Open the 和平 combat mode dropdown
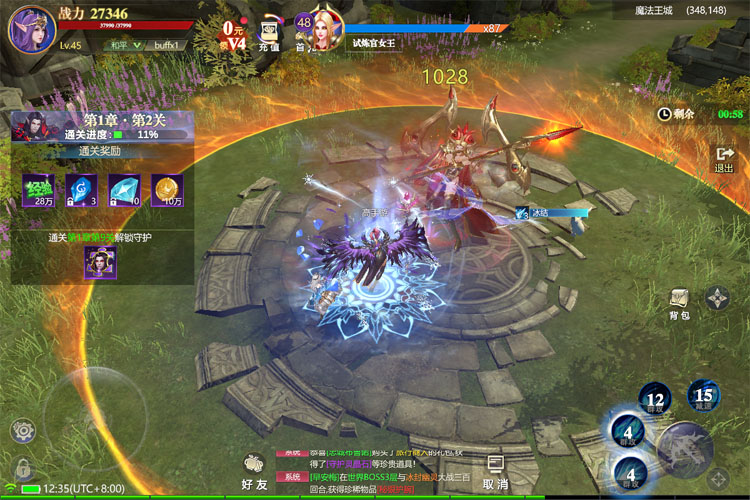Viewport: 750px width, 500px height. coord(123,45)
